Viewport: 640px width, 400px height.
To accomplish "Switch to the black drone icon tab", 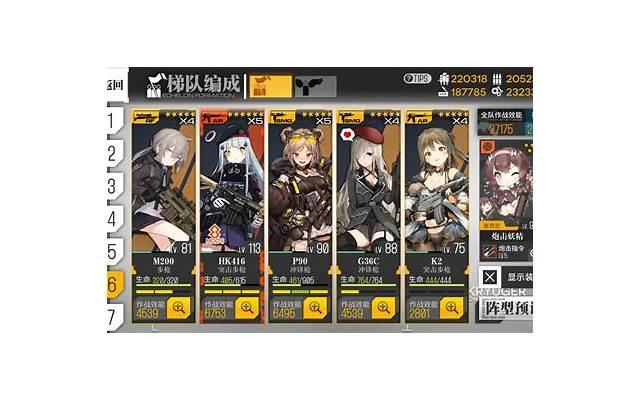I will tap(314, 85).
